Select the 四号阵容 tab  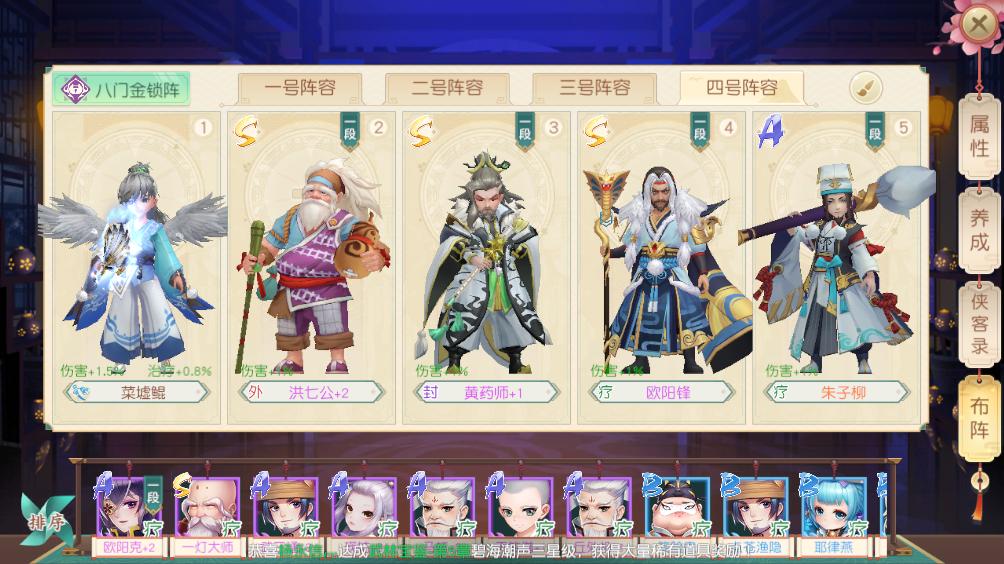pos(741,88)
